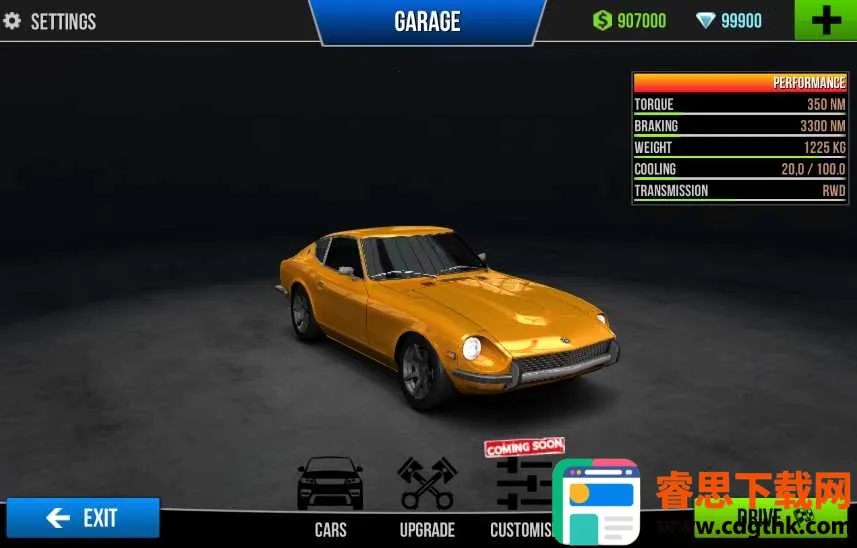This screenshot has width=857, height=548.
Task: Add currency with the green plus button
Action: click(x=825, y=20)
